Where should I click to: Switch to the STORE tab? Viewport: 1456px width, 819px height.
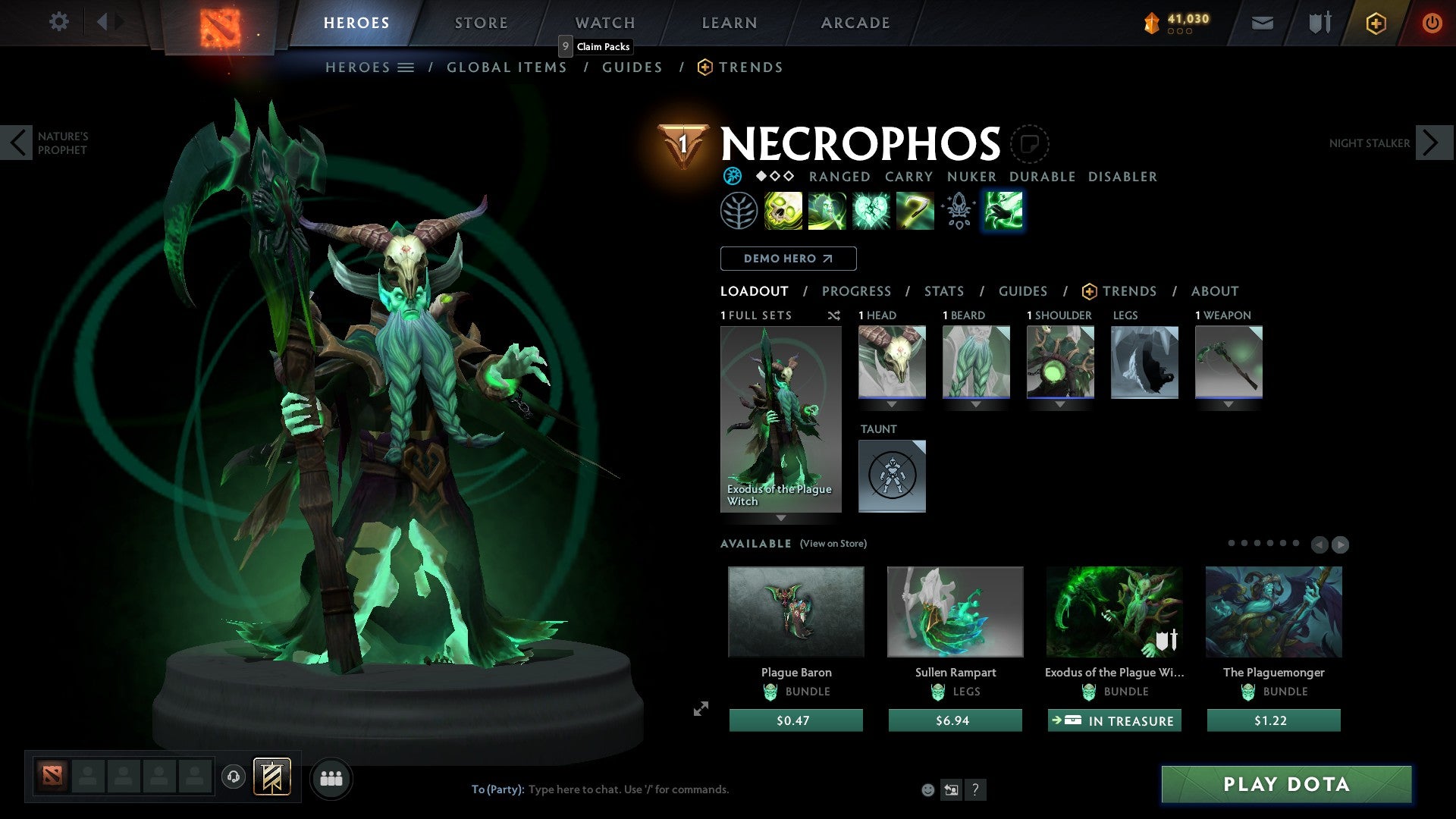coord(481,22)
